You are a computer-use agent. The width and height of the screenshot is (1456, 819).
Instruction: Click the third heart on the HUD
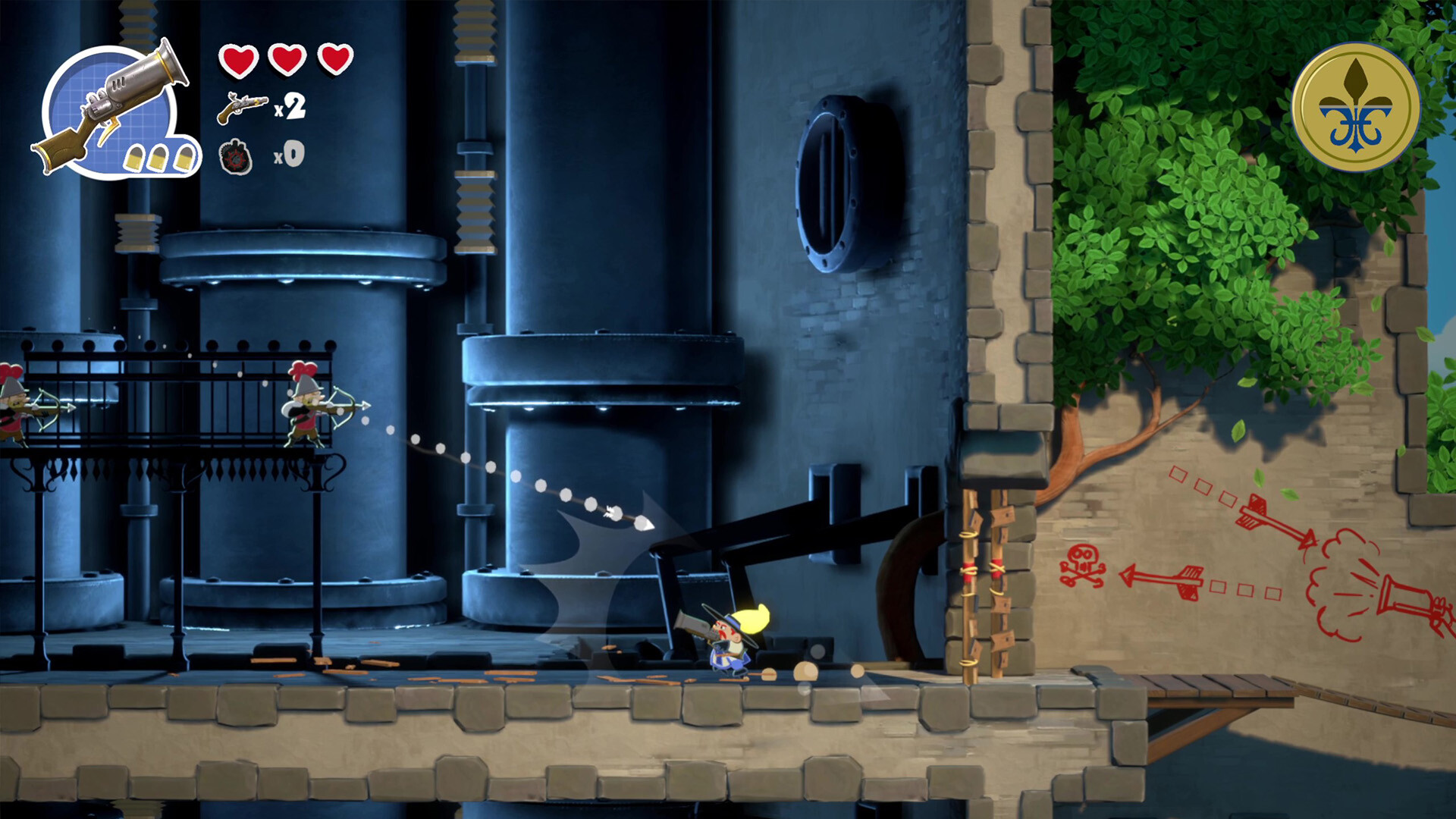(336, 59)
